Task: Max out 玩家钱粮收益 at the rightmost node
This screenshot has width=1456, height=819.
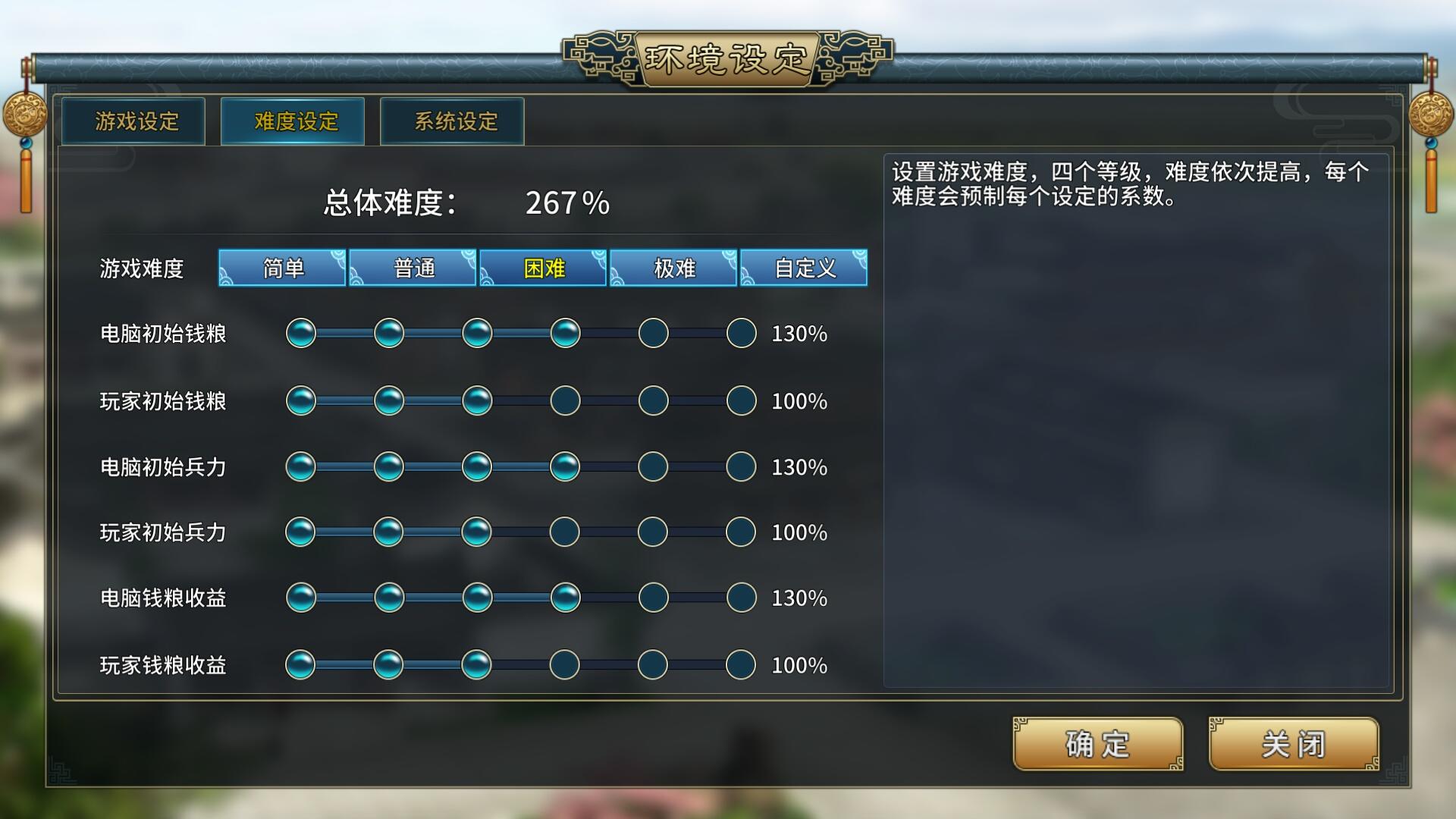Action: (740, 664)
